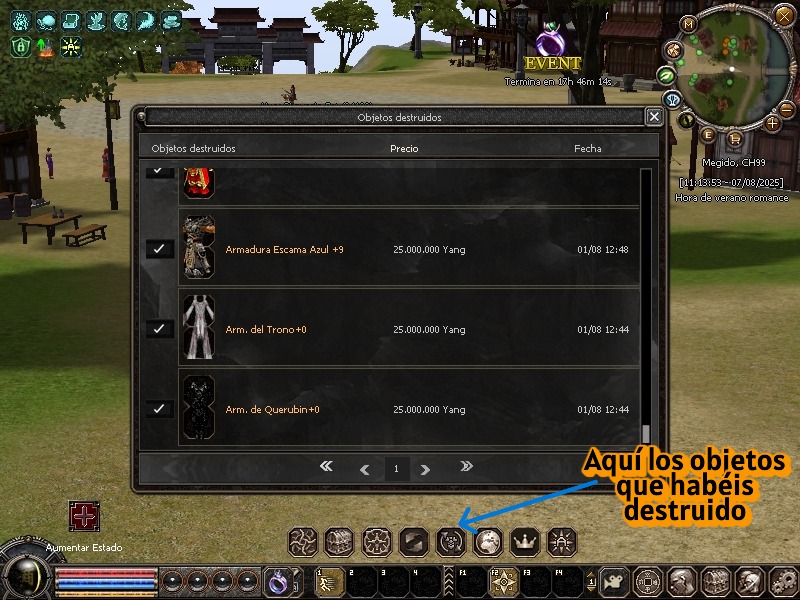This screenshot has height=600, width=800.
Task: Click the Aumentar Estado red cross icon
Action: 83,517
